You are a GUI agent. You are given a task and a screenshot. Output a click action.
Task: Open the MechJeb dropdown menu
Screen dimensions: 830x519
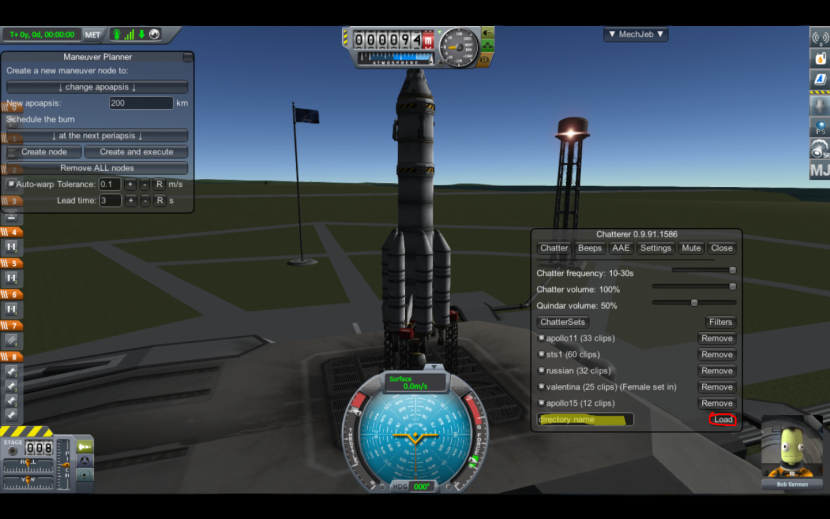pos(636,34)
